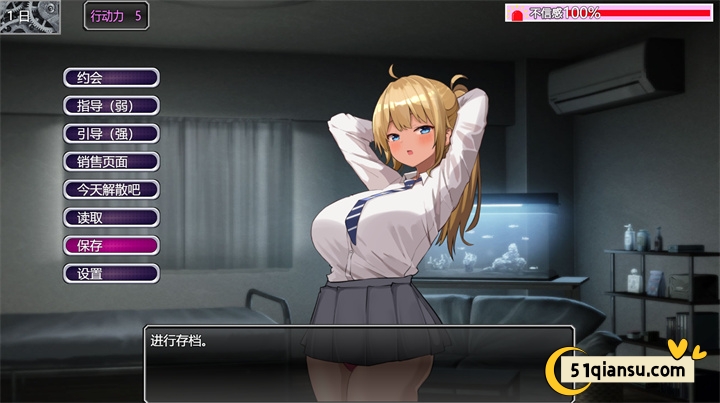
Task: Select the 约会 menu option
Action: [x=111, y=77]
